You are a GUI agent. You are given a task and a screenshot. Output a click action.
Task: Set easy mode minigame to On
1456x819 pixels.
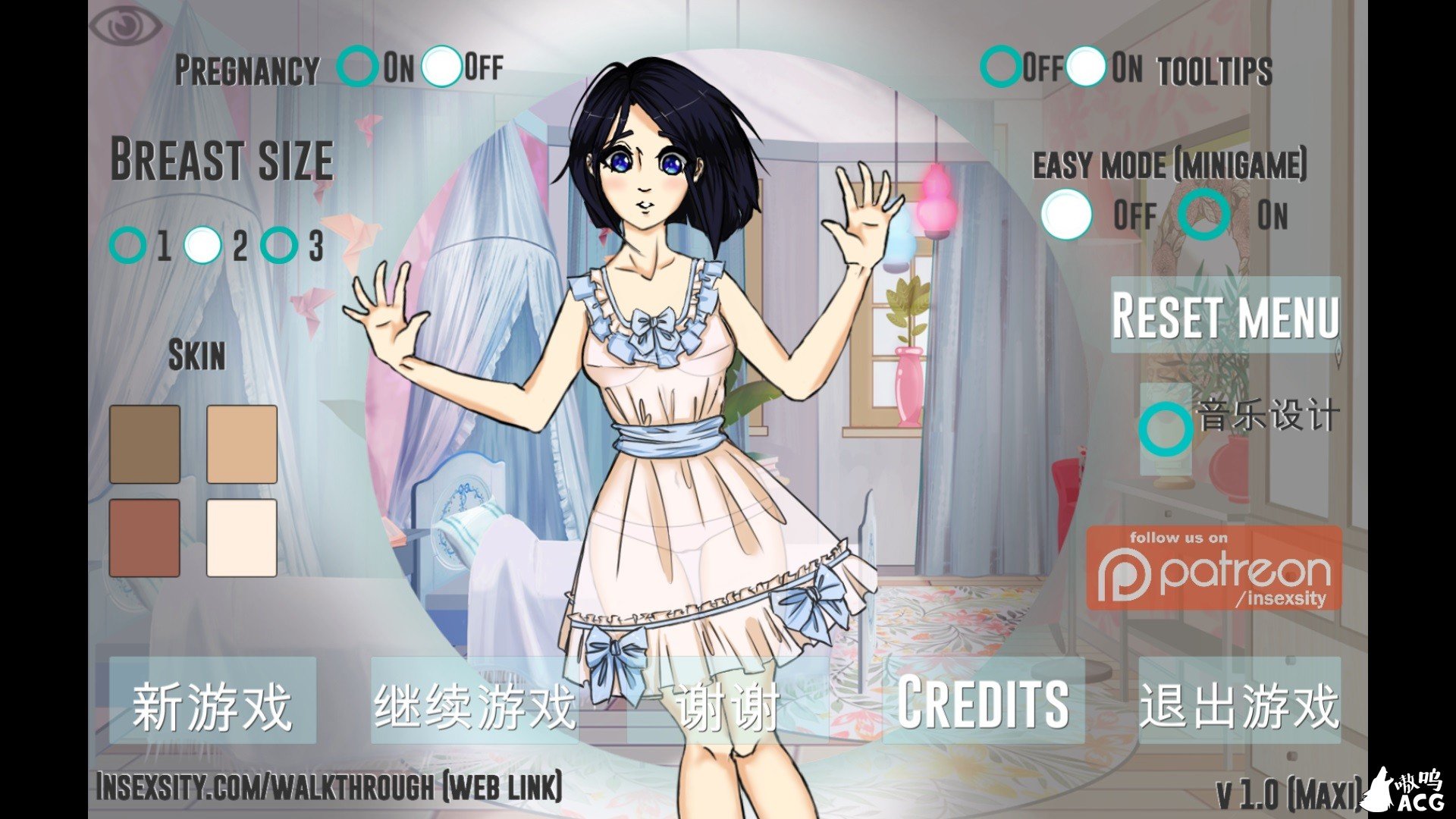click(x=1203, y=215)
